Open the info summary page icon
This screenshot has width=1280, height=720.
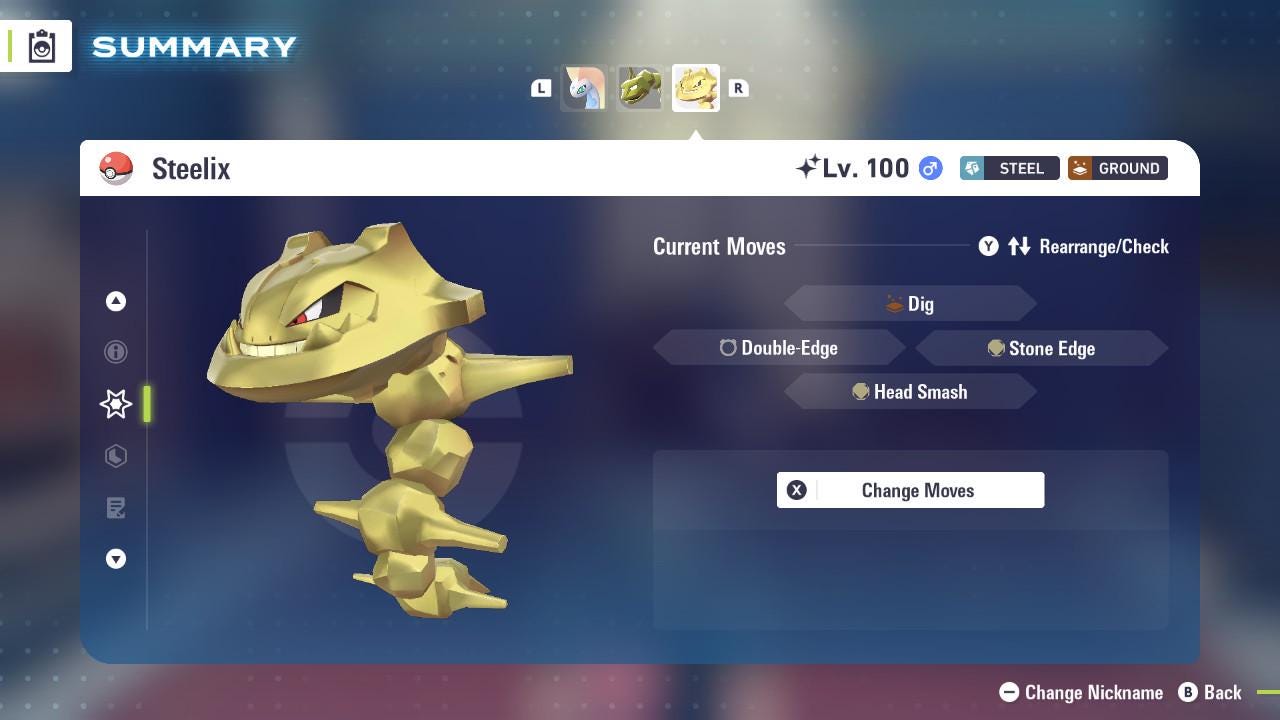click(x=116, y=352)
